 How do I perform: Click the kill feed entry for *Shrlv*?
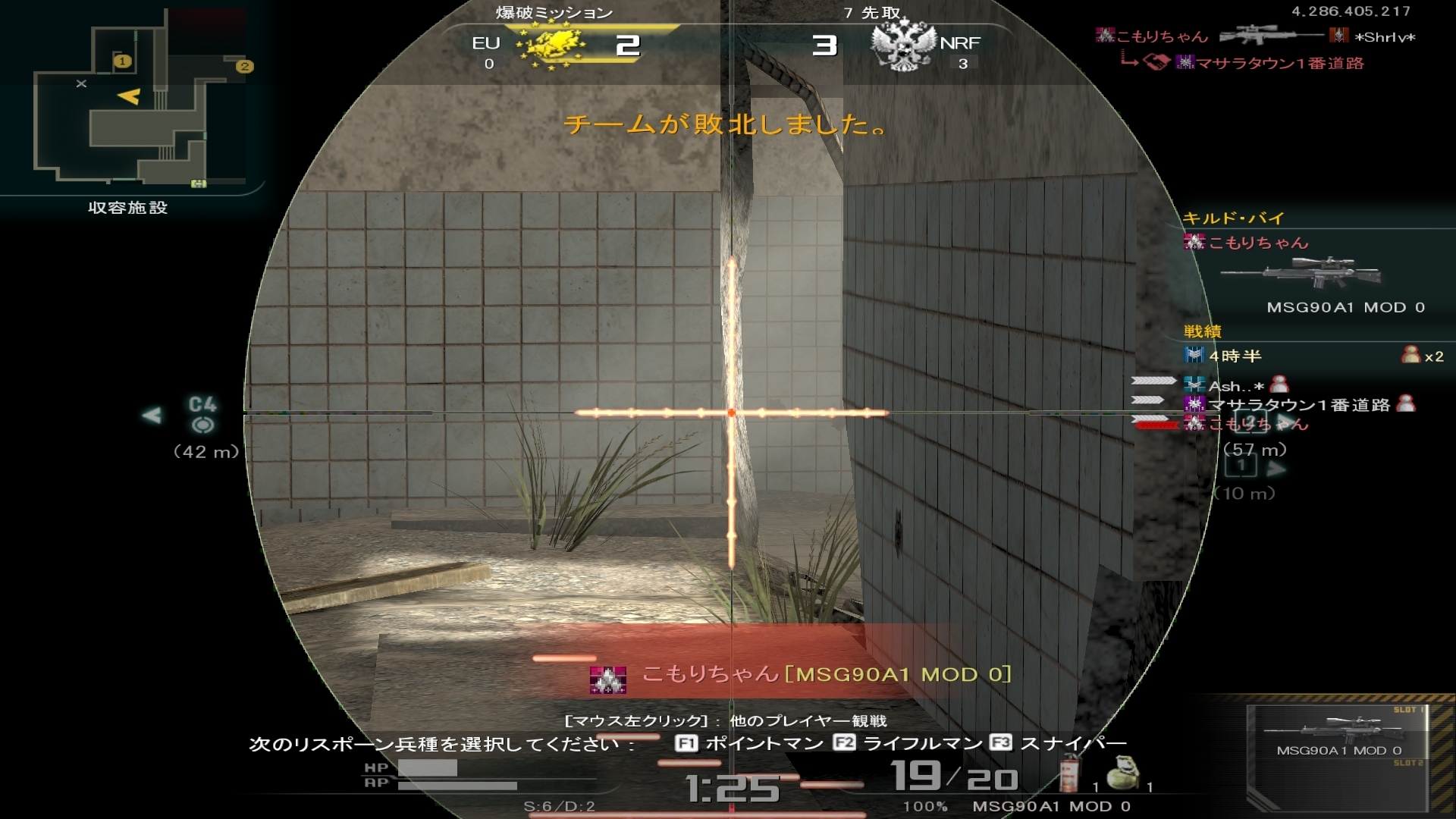click(1385, 36)
